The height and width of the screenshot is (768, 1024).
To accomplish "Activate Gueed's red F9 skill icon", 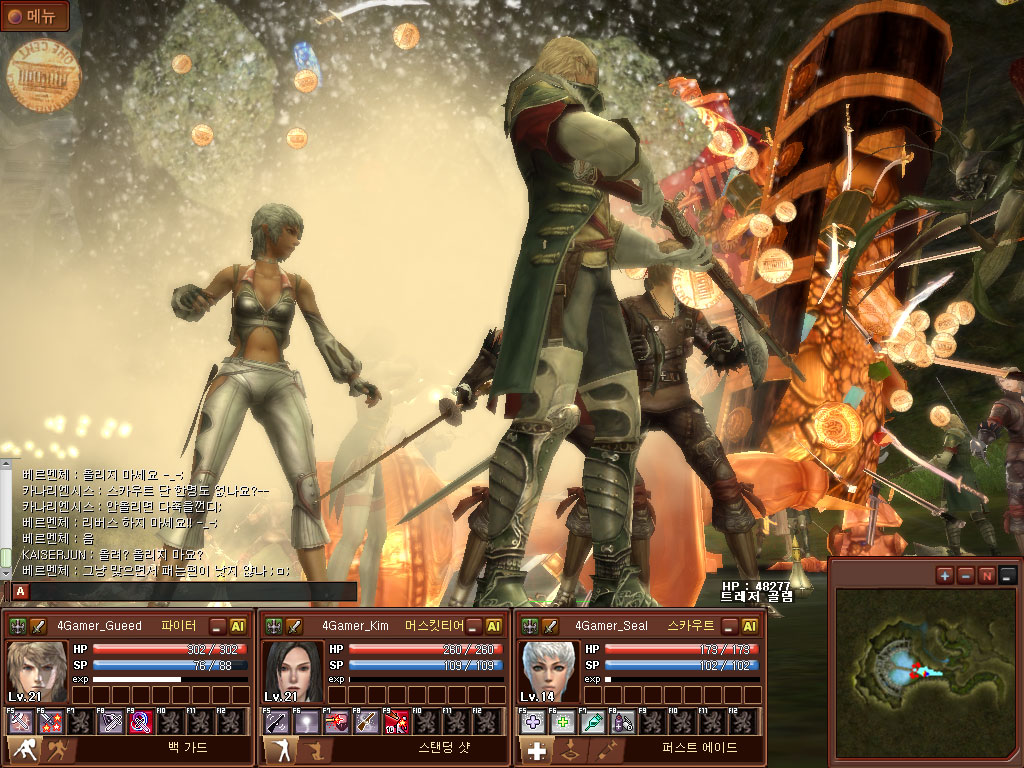I will [x=142, y=721].
